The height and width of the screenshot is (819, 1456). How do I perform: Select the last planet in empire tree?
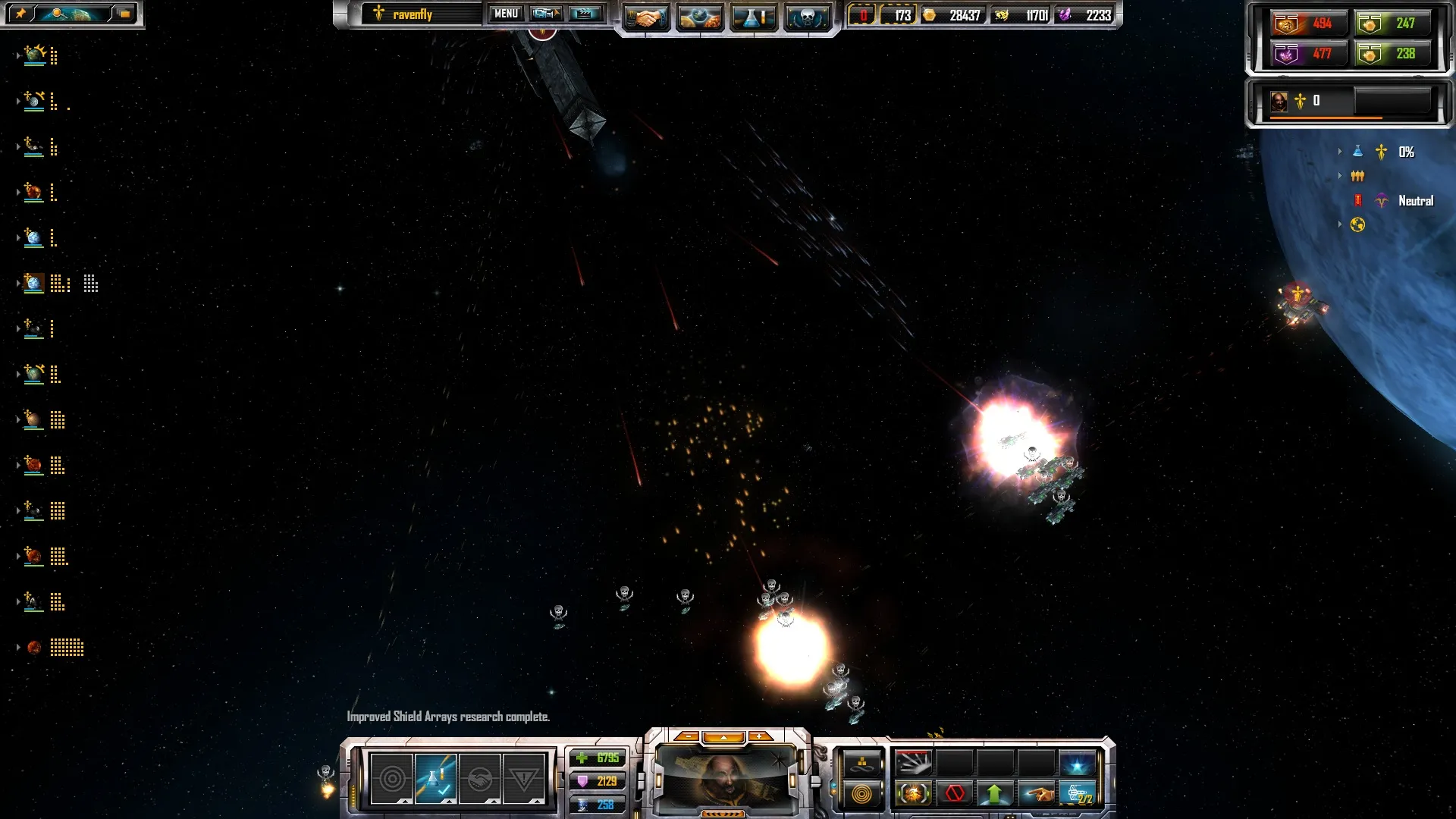tap(34, 648)
